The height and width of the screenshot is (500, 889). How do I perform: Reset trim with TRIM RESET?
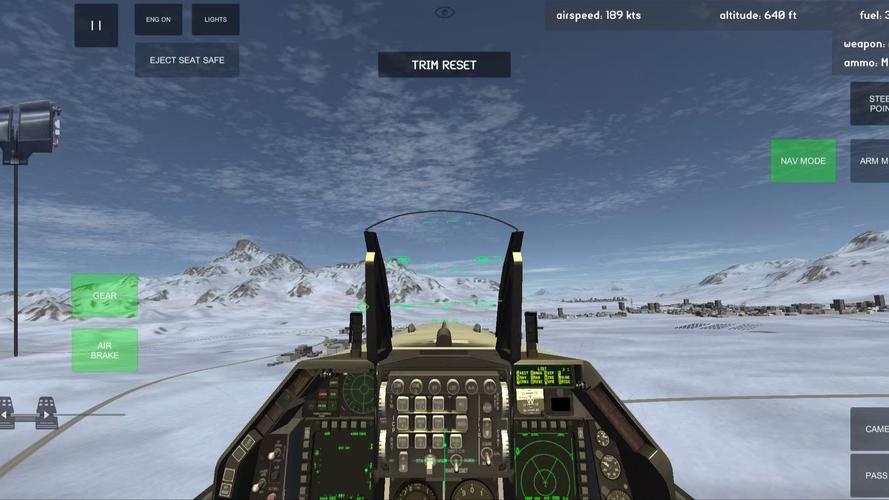click(x=444, y=65)
